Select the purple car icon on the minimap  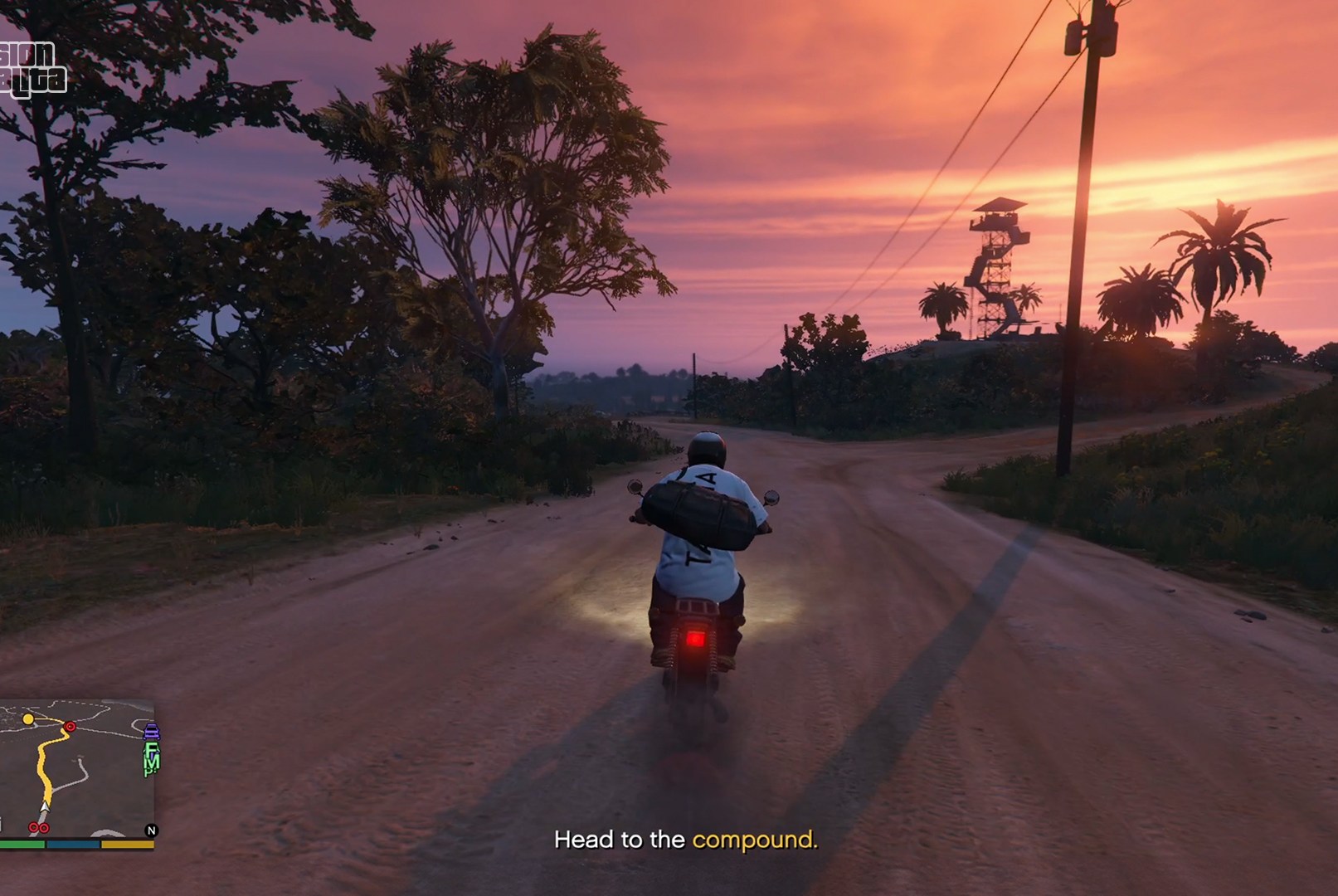pos(151,732)
